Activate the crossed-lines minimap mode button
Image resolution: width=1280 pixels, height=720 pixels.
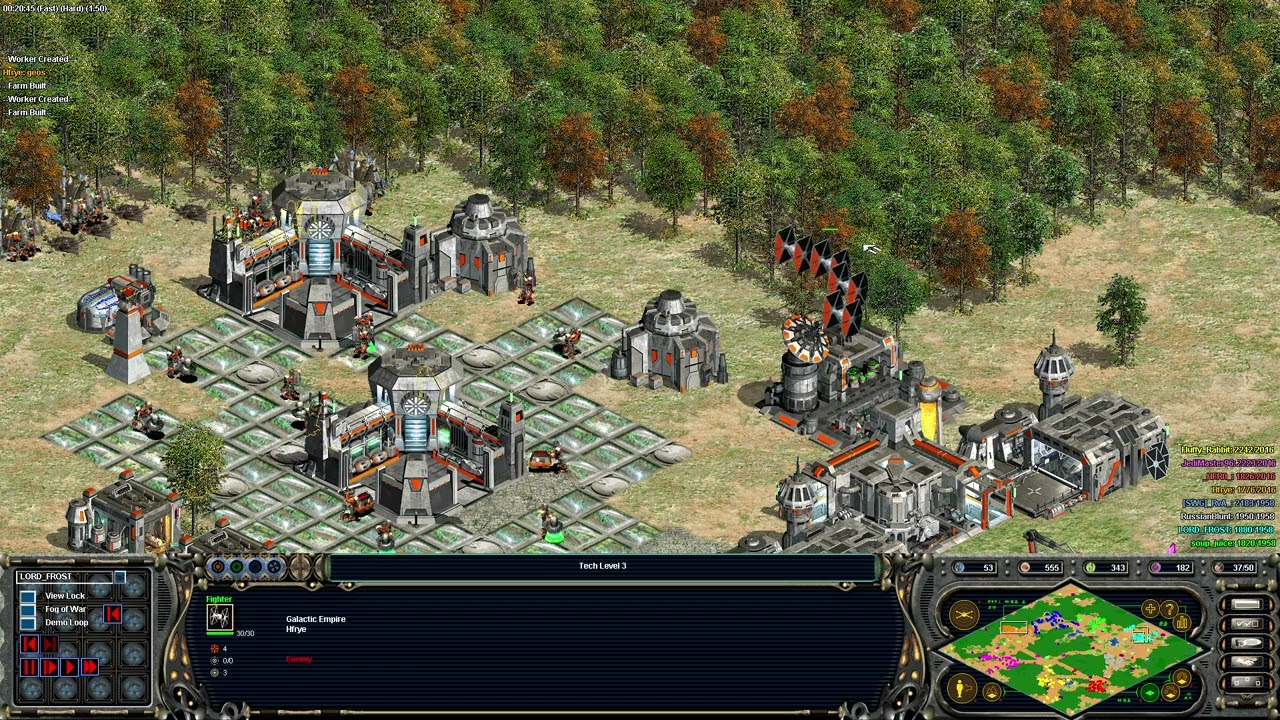click(964, 615)
